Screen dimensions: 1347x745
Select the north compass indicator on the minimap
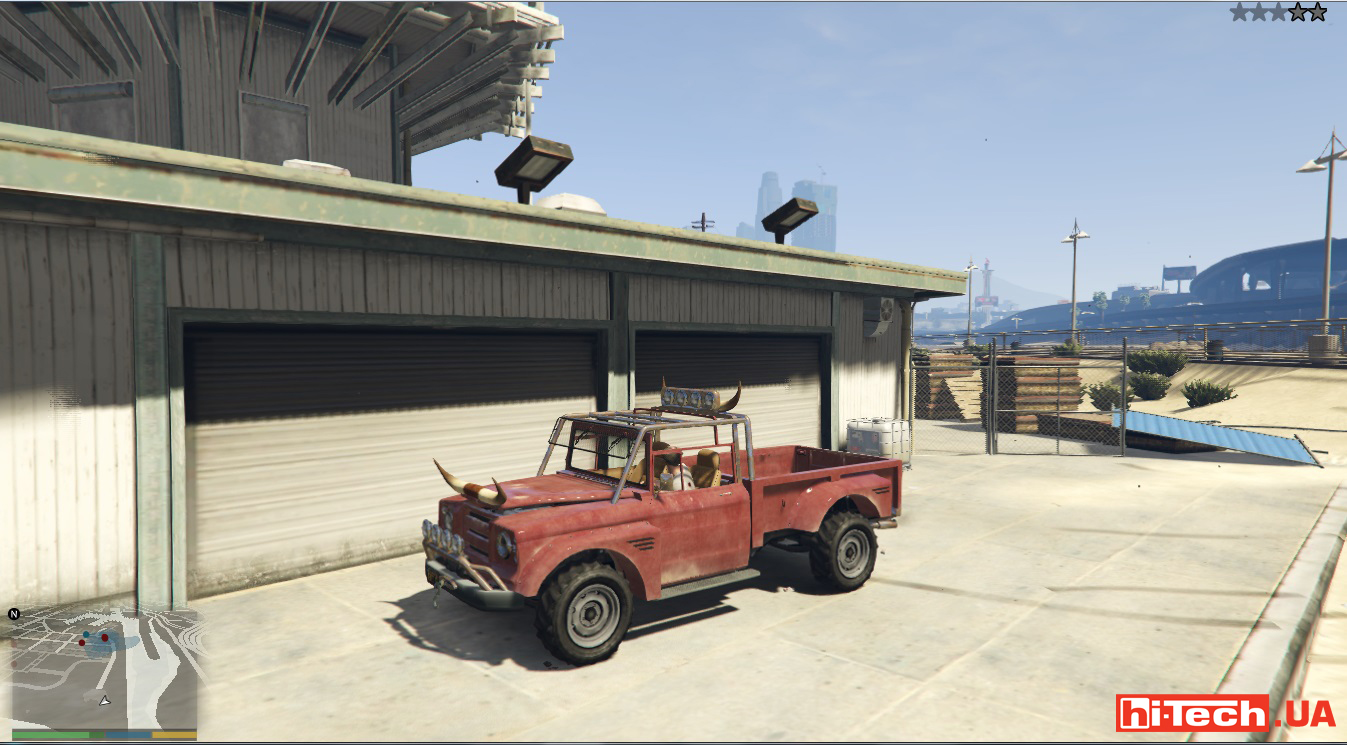click(x=14, y=614)
